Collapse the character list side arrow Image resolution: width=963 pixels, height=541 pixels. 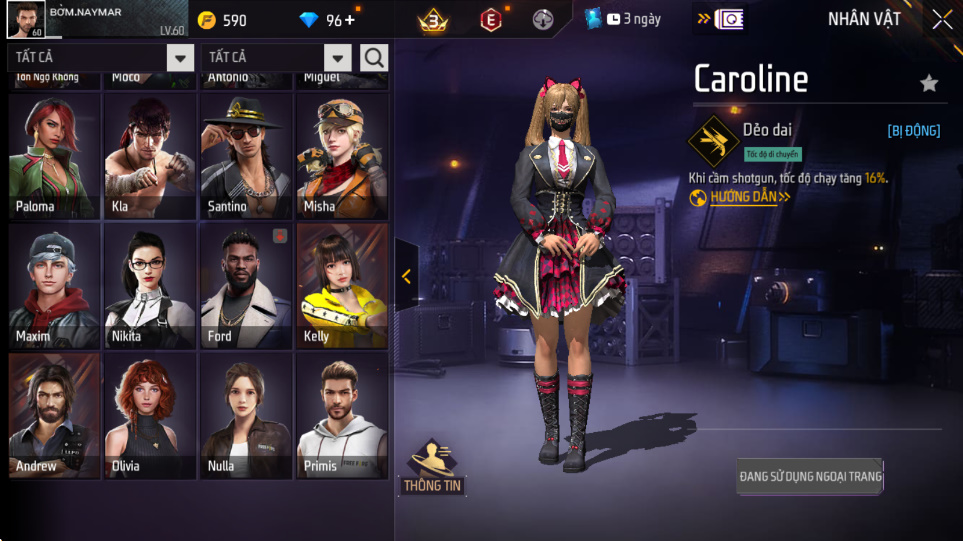406,277
